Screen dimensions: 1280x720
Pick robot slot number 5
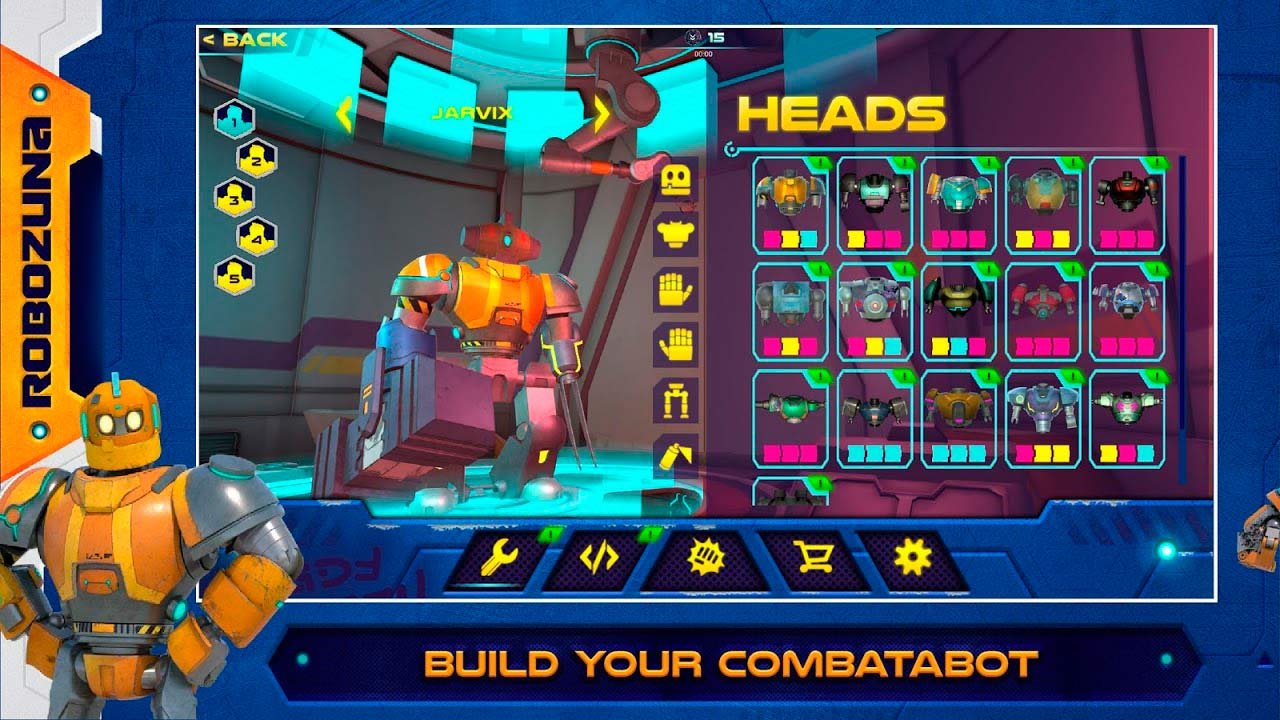(x=234, y=275)
